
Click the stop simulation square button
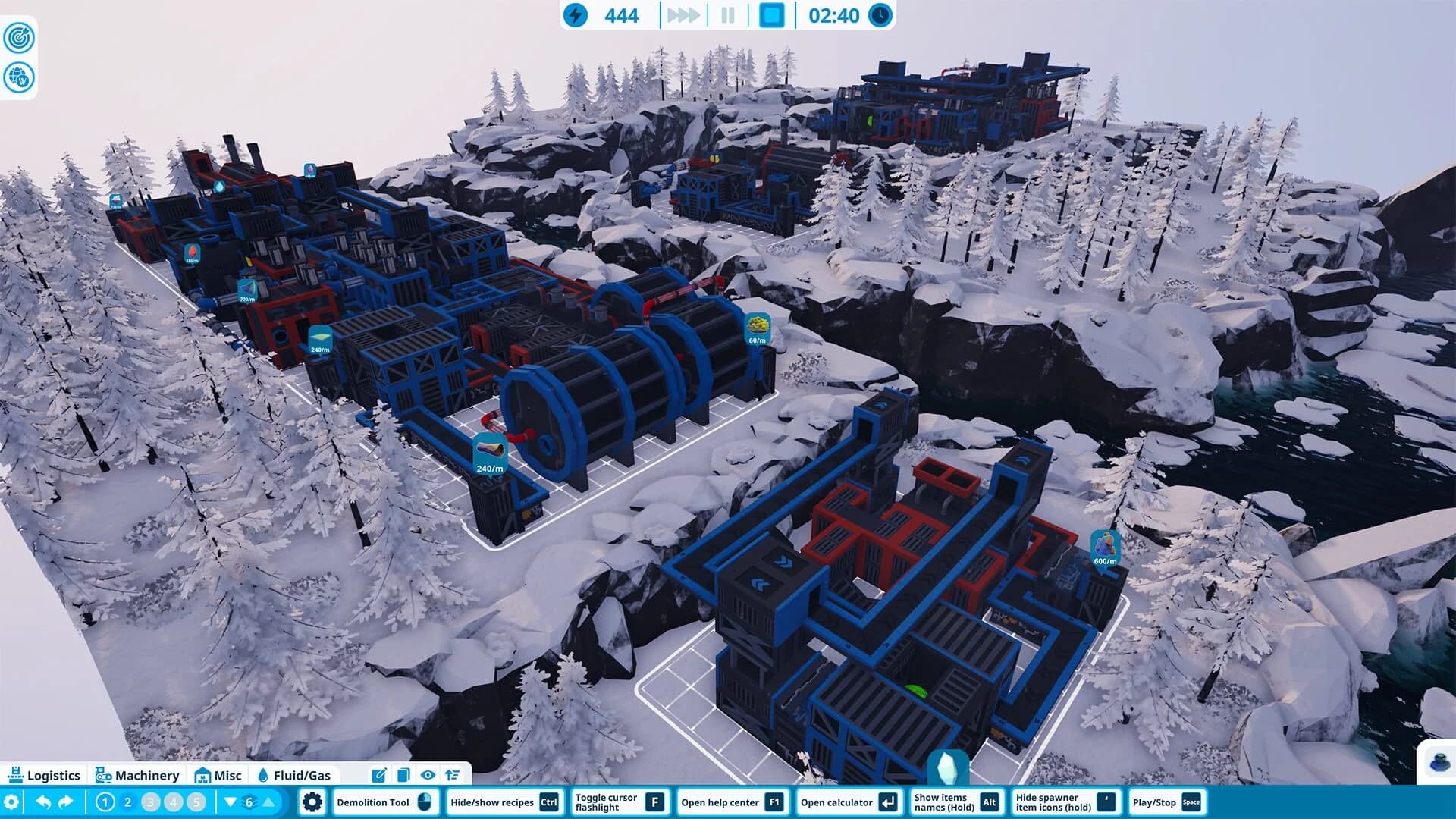click(x=771, y=15)
